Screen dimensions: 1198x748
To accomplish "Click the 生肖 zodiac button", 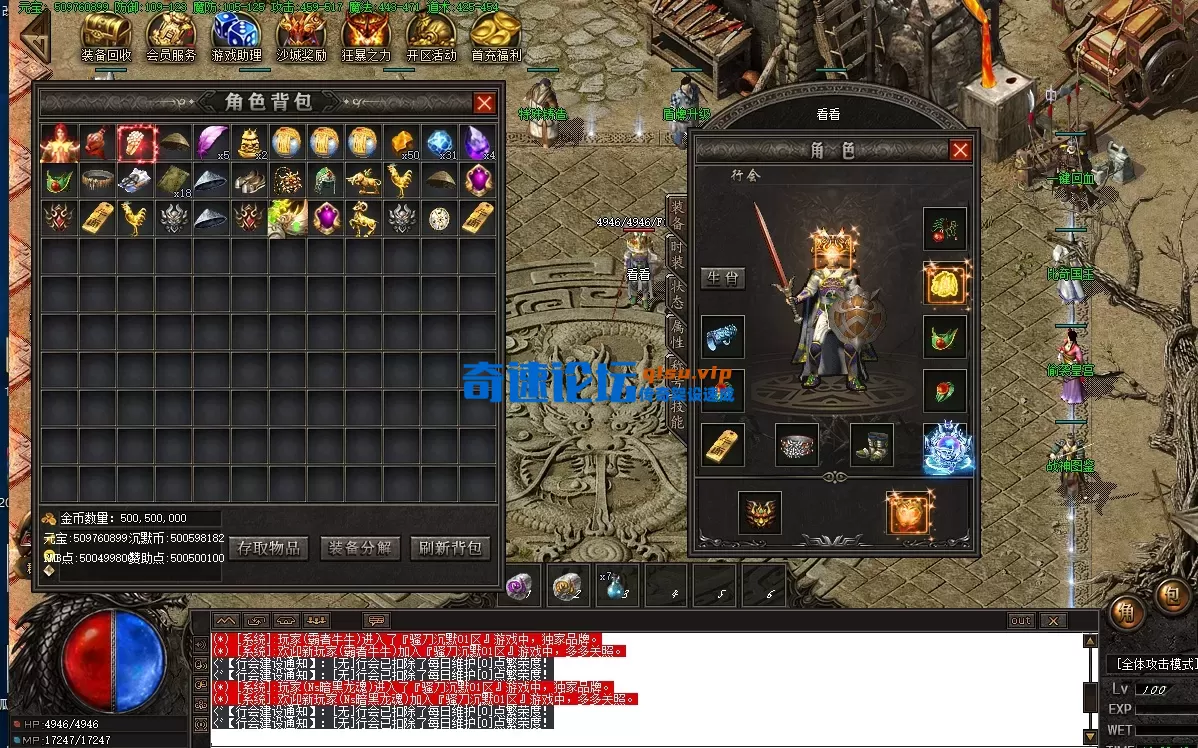I will click(722, 278).
